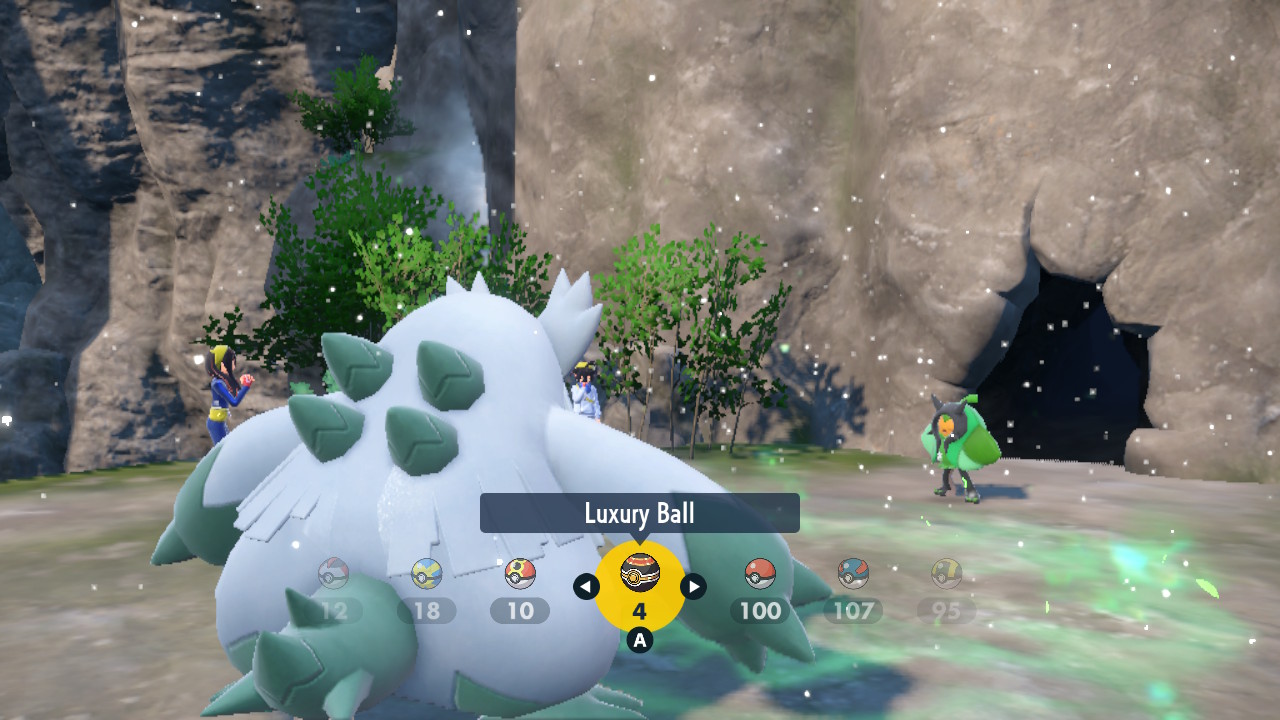Pick the Great Ball with 107 remaining

tap(853, 574)
